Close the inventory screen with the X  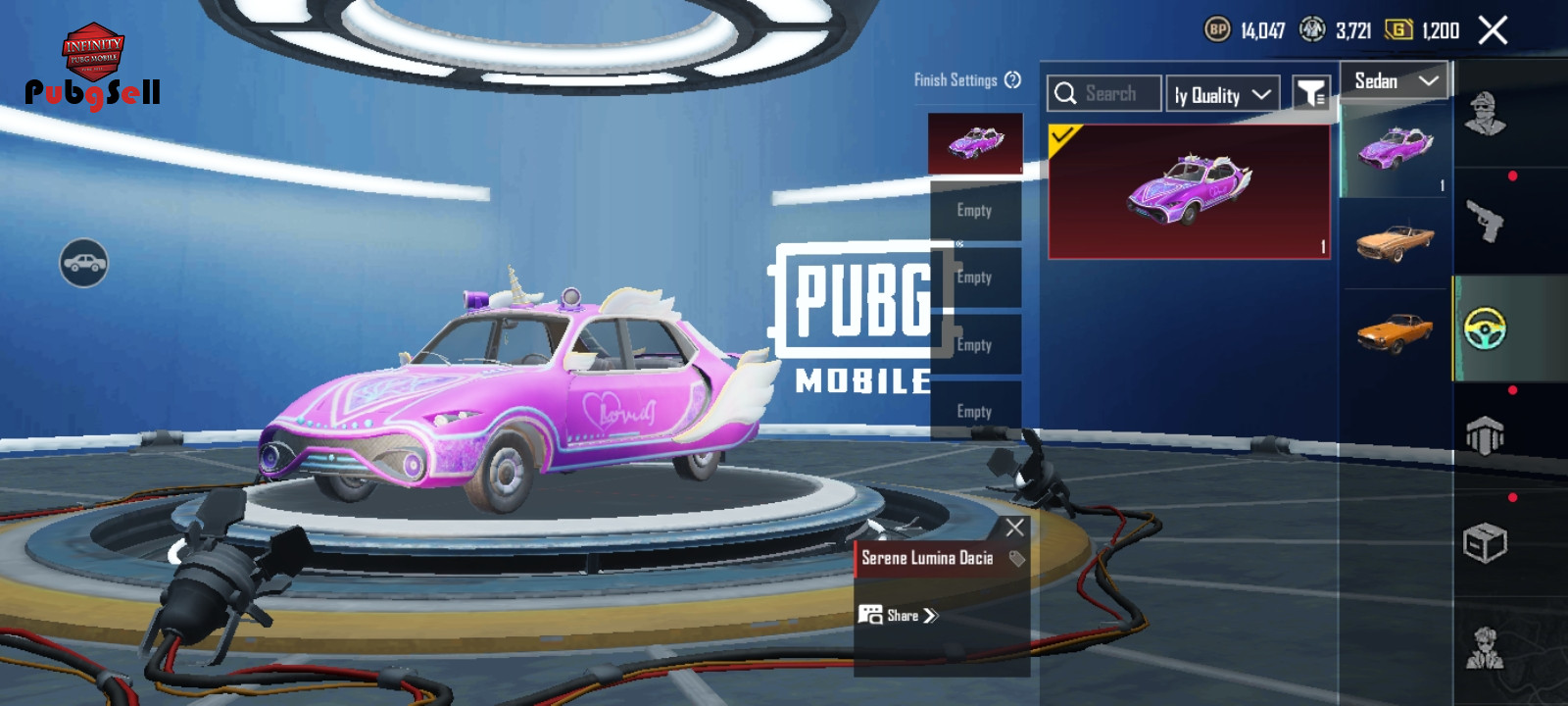1493,30
